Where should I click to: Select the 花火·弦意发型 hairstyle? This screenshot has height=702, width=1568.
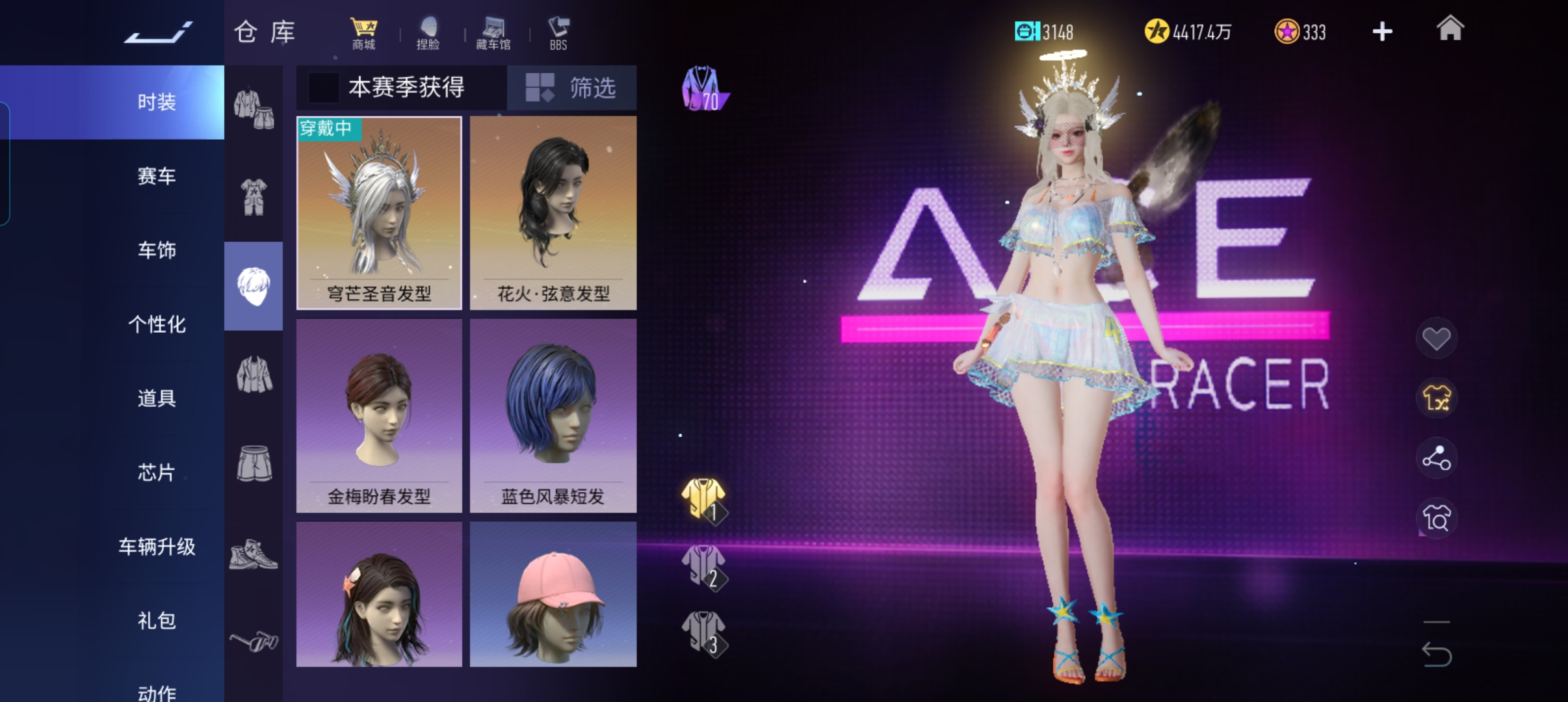[553, 213]
